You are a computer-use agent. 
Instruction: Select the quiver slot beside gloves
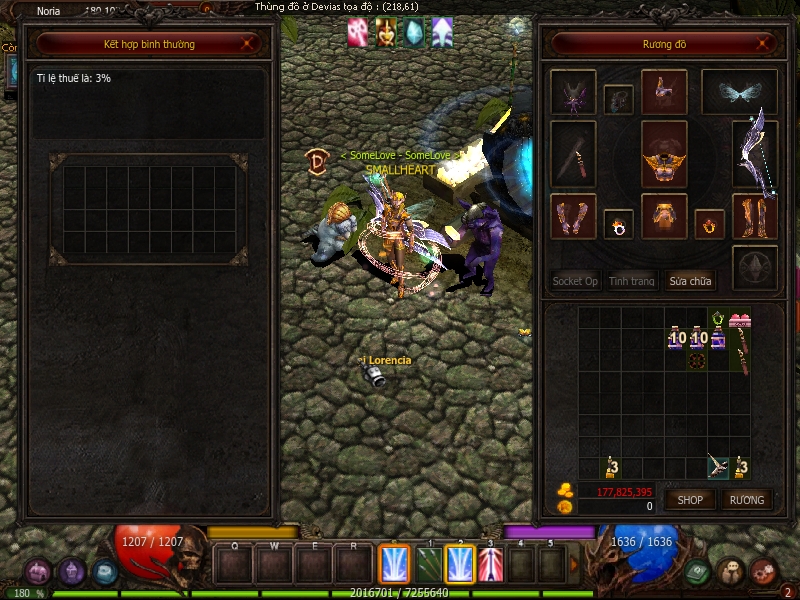pos(573,154)
